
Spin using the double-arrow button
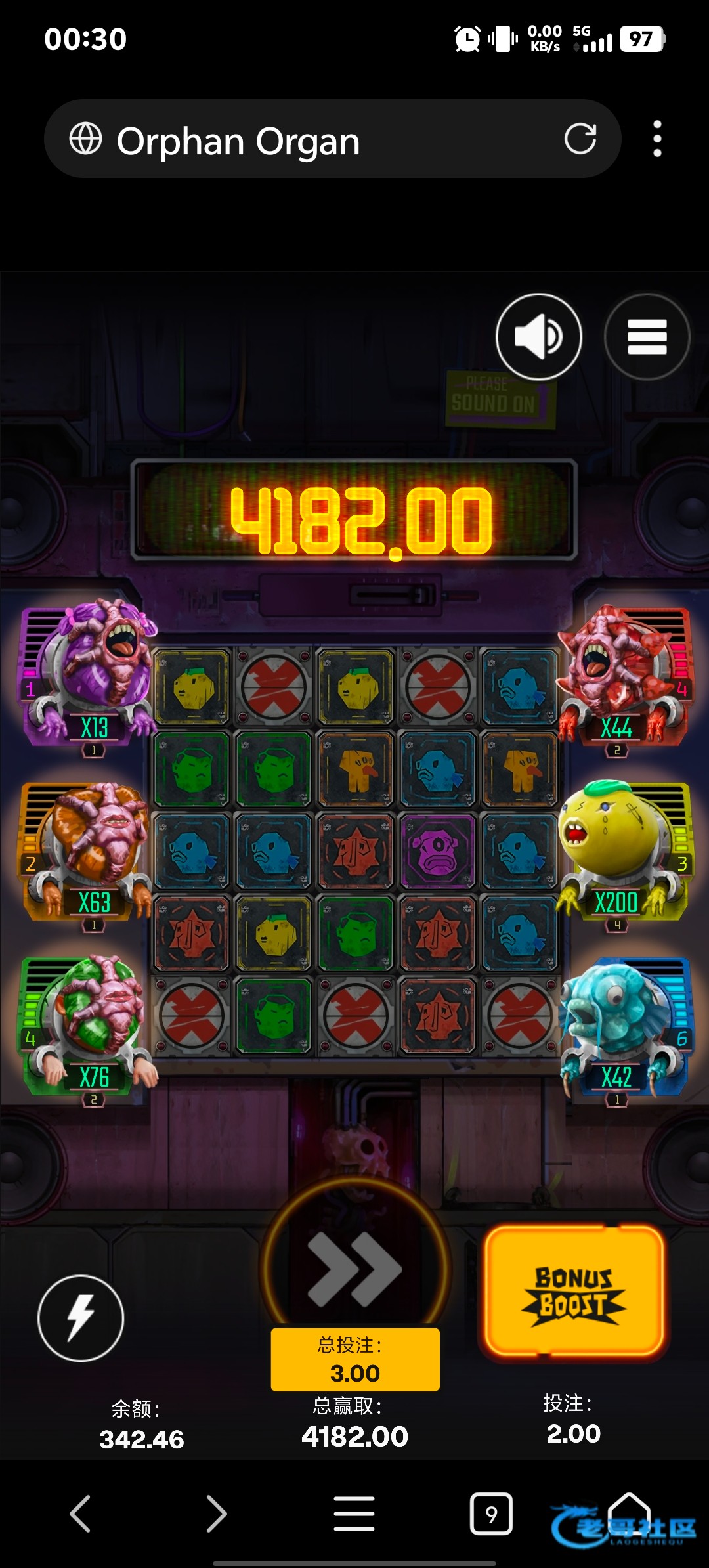tap(355, 1269)
